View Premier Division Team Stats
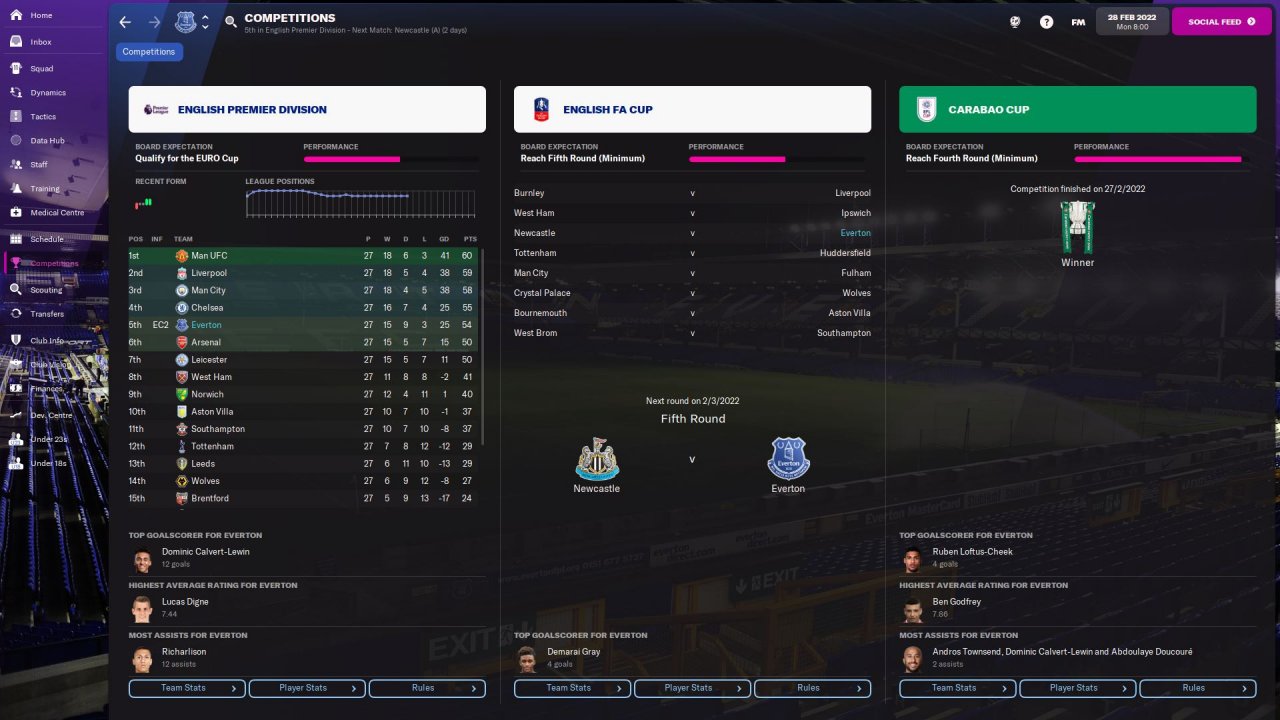This screenshot has height=720, width=1280. [187, 688]
